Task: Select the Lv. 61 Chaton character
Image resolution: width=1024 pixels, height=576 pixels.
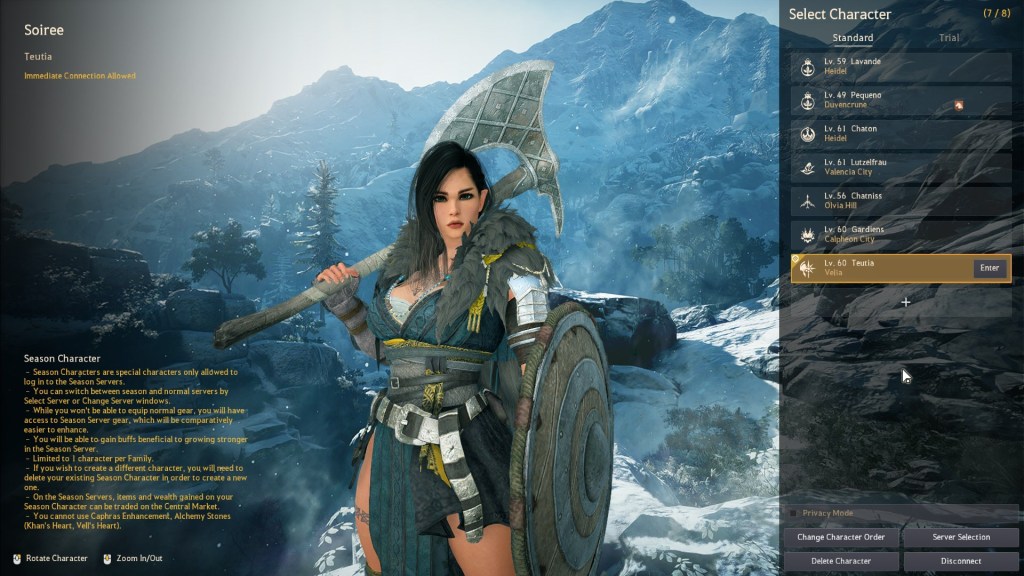Action: click(x=900, y=133)
